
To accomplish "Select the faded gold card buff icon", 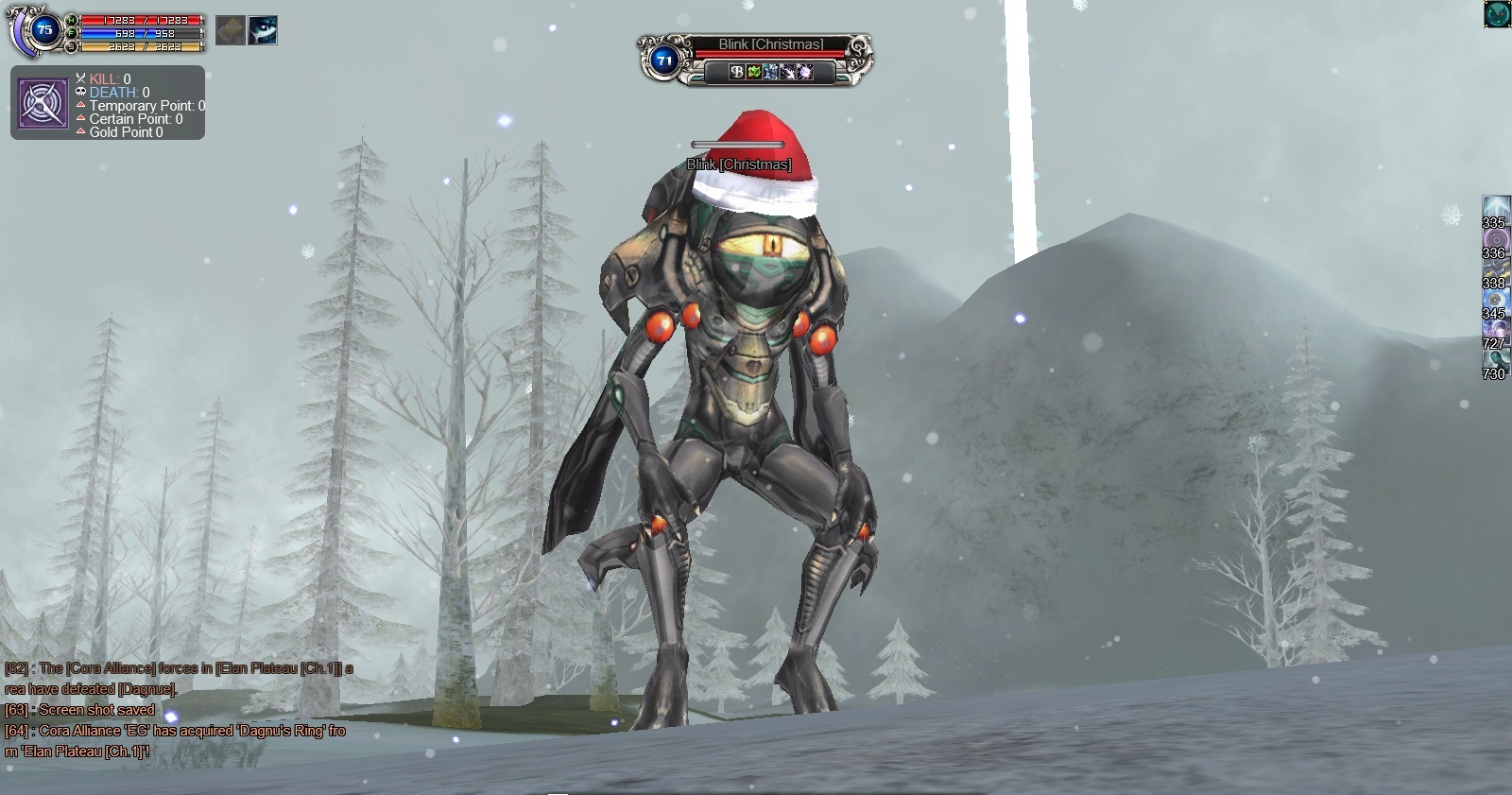I will coord(231,30).
